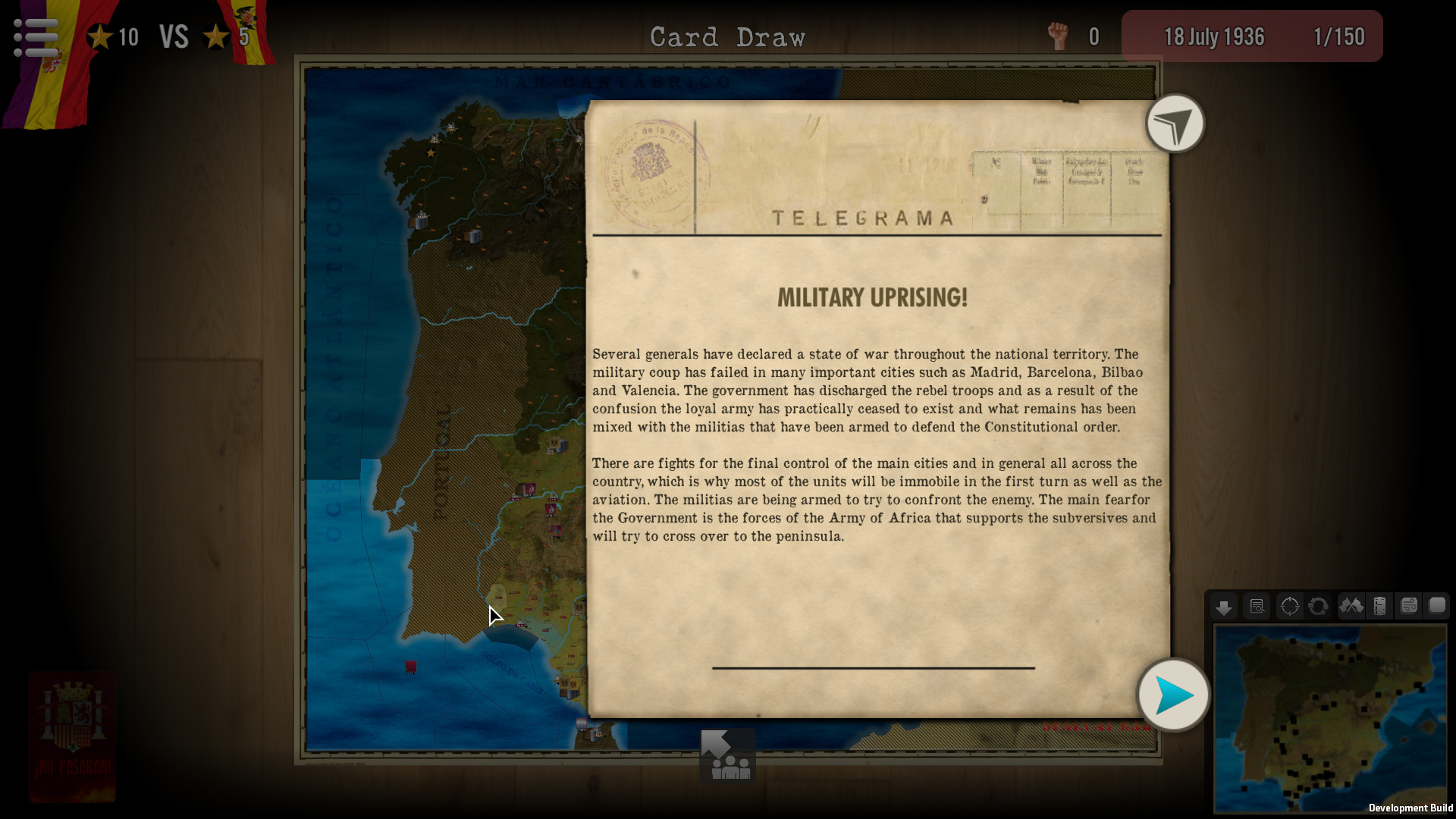The width and height of the screenshot is (1456, 819).
Task: Select the VS matchup header between the flags
Action: point(173,36)
